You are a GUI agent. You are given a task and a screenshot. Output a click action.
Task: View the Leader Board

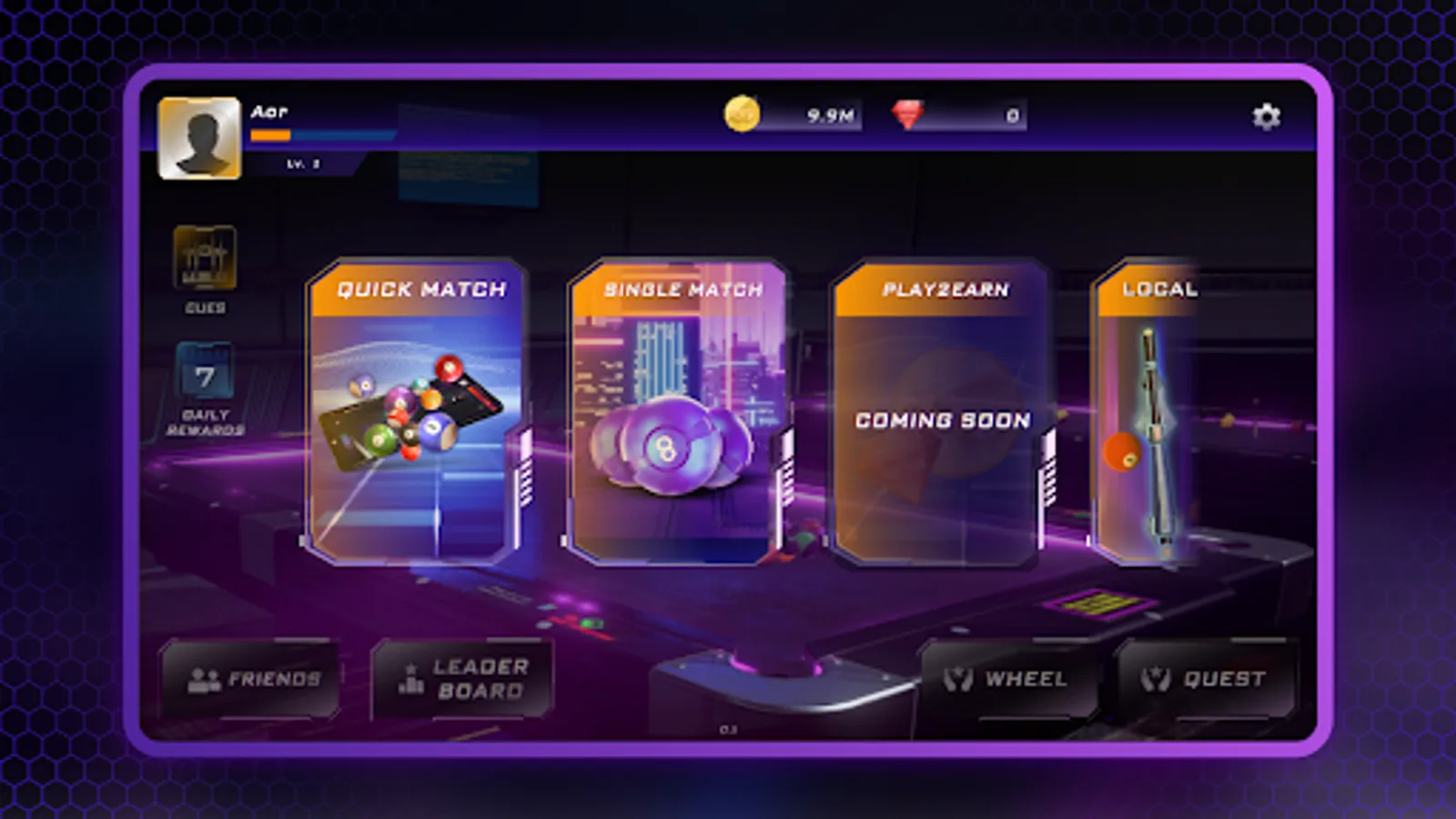pyautogui.click(x=464, y=677)
